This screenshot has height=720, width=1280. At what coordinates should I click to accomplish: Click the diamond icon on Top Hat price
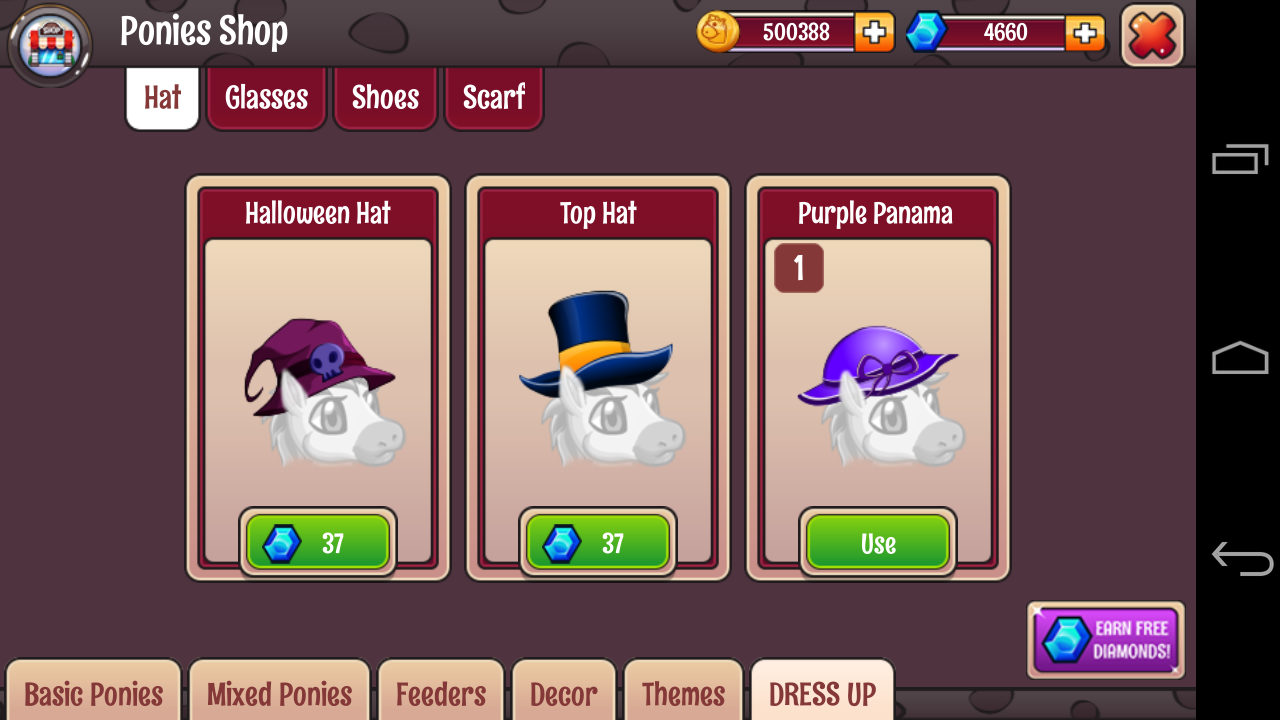pyautogui.click(x=564, y=542)
